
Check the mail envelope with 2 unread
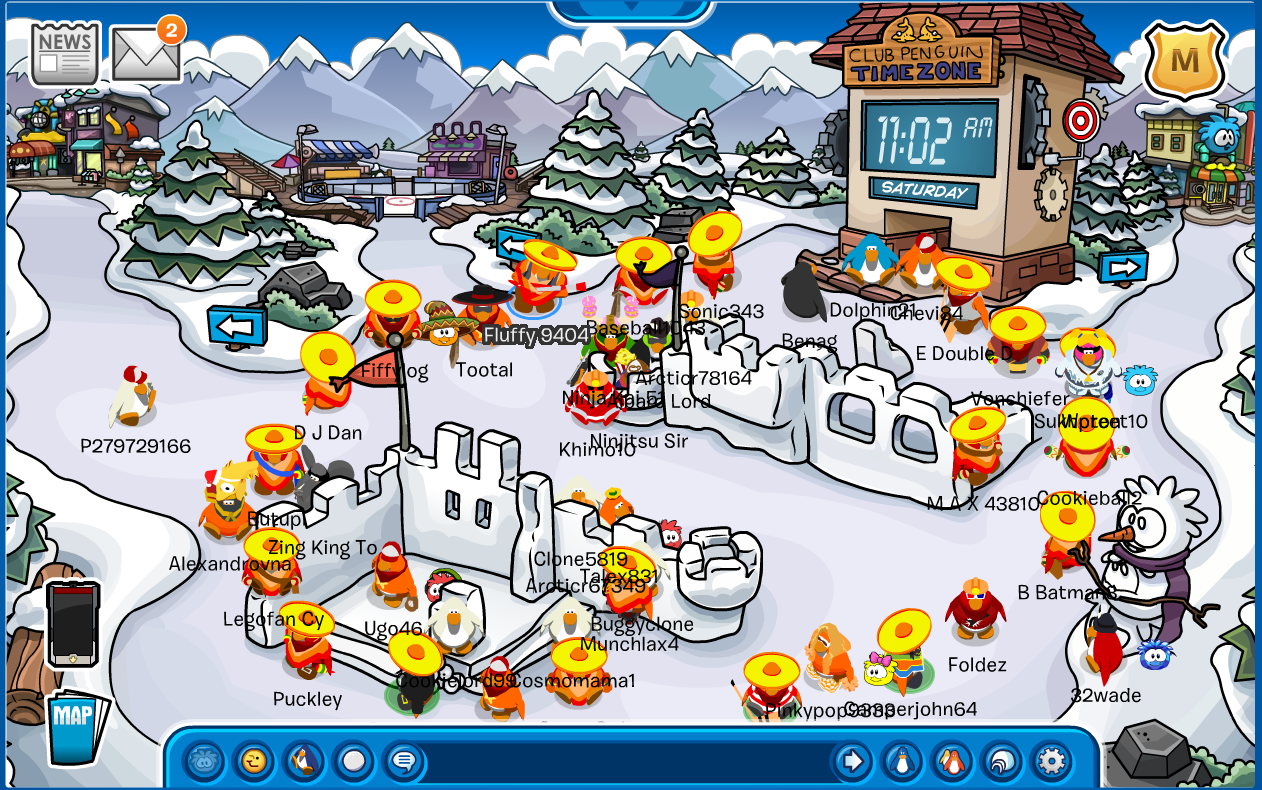coord(145,52)
